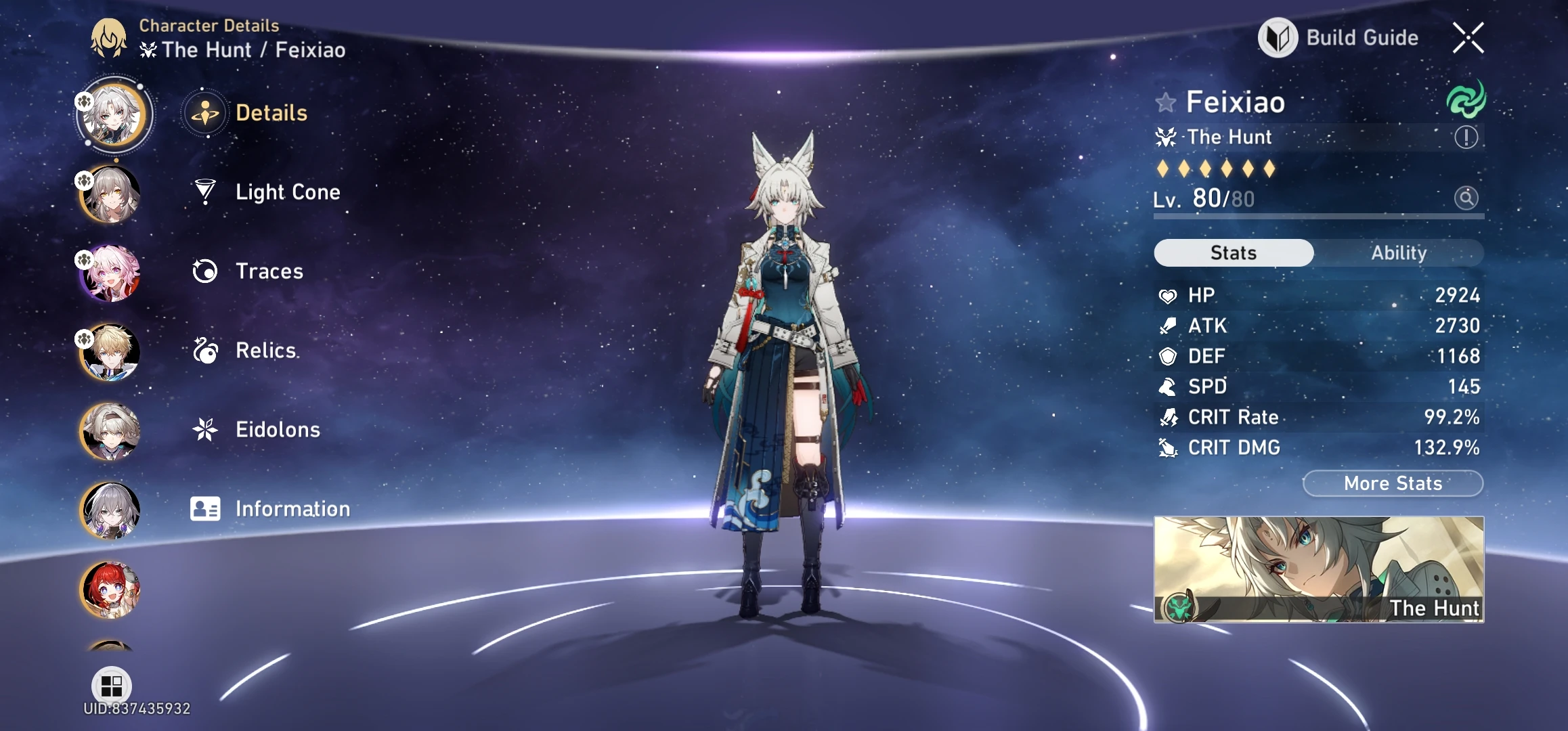Stay on the Stats tab

tap(1232, 252)
